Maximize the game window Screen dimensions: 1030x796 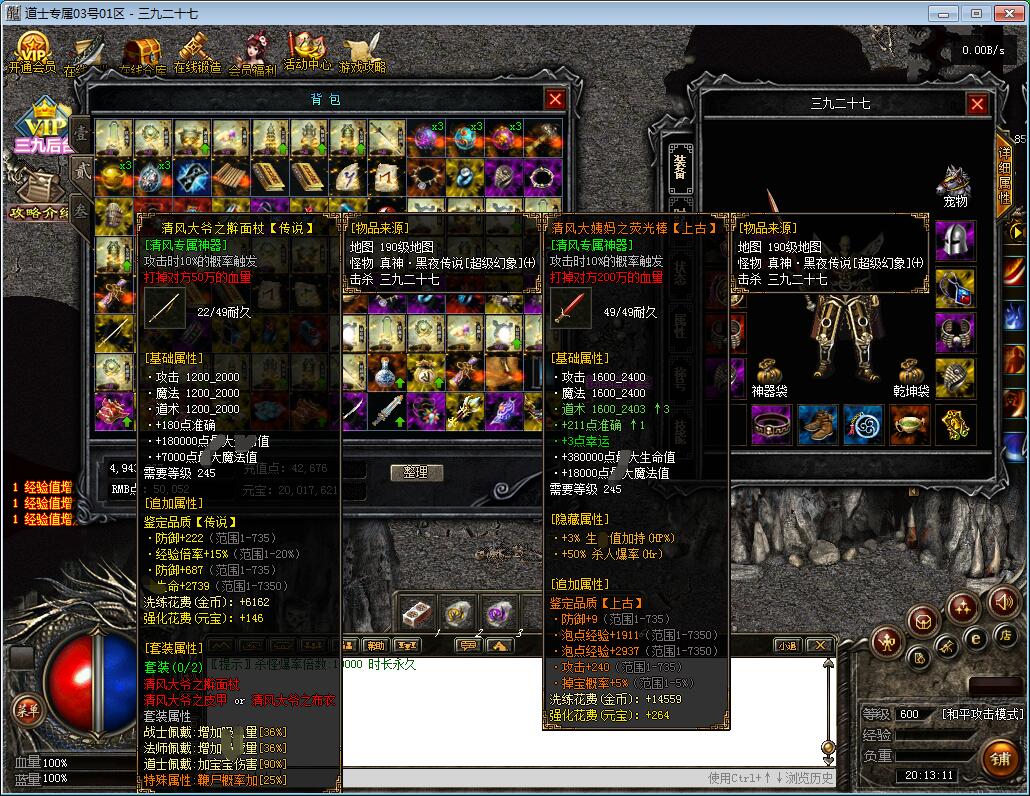[976, 13]
